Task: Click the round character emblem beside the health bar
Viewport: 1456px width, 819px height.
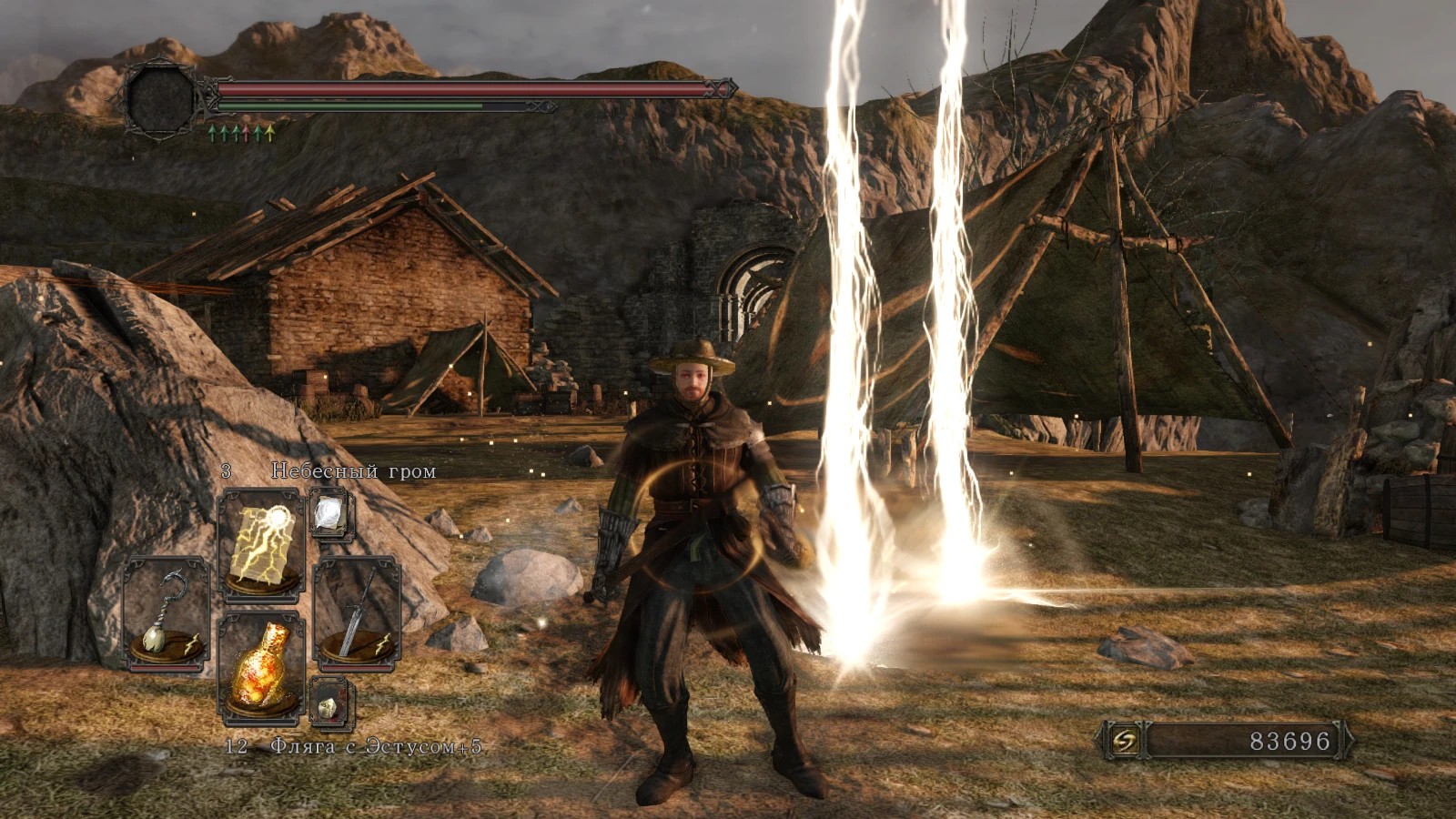Action: (x=161, y=99)
